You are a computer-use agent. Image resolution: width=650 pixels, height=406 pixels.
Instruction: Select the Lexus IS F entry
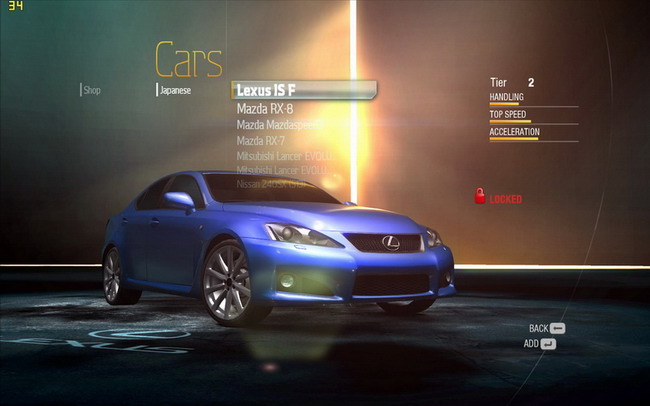point(267,91)
